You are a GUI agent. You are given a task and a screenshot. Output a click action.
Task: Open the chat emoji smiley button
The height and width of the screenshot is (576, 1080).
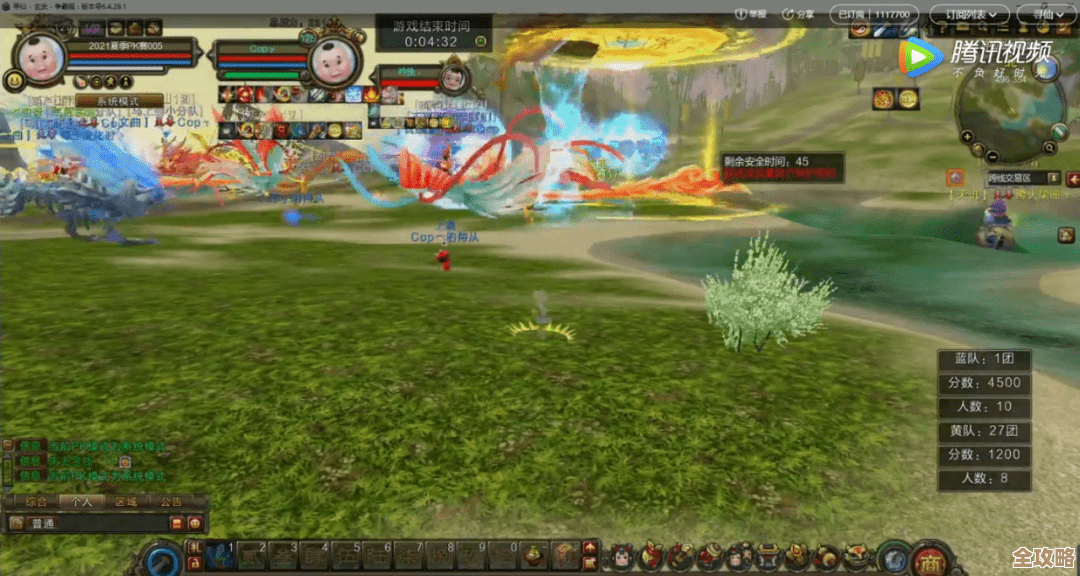pyautogui.click(x=194, y=523)
